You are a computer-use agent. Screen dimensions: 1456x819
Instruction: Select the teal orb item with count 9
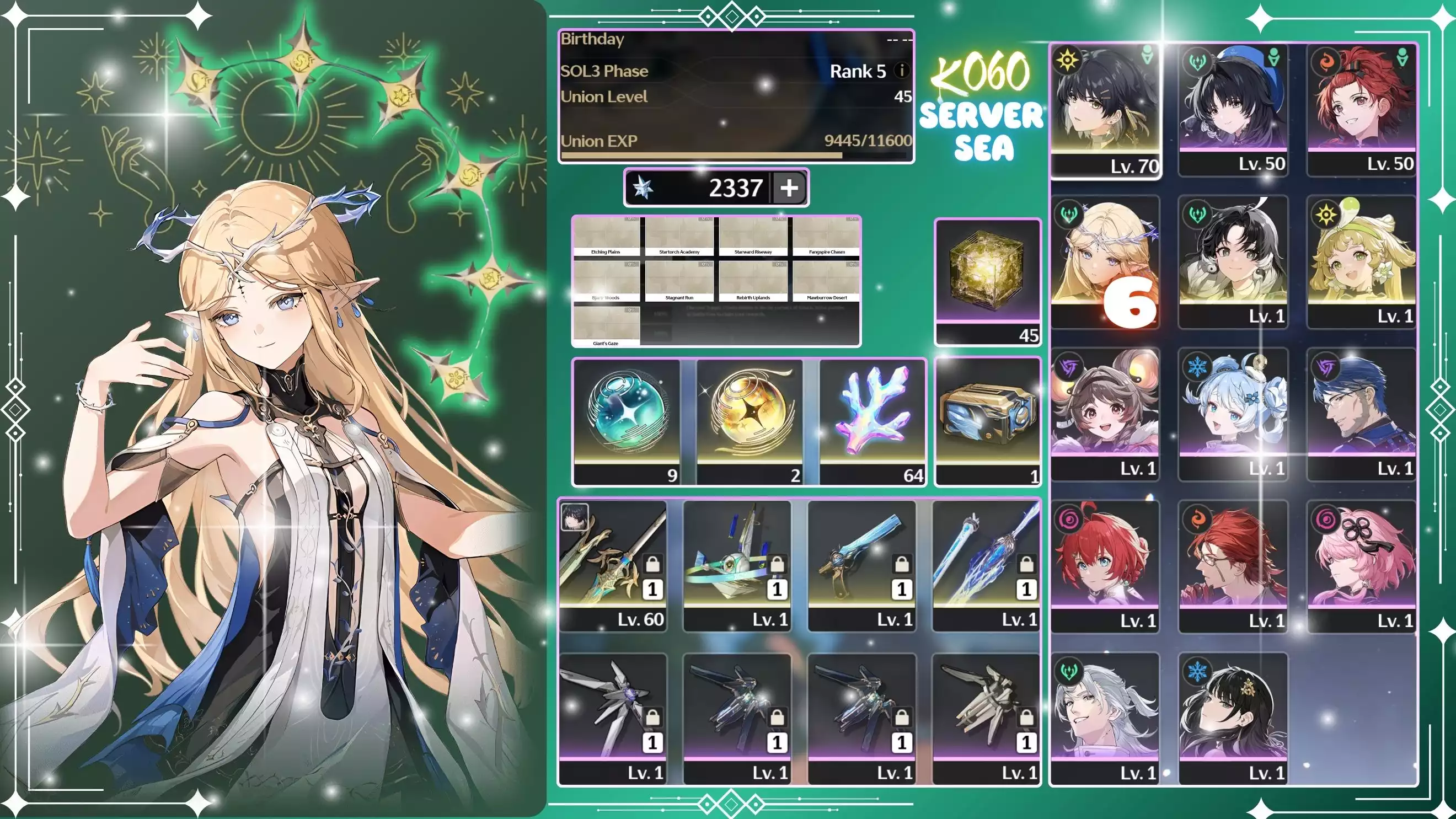coord(627,421)
